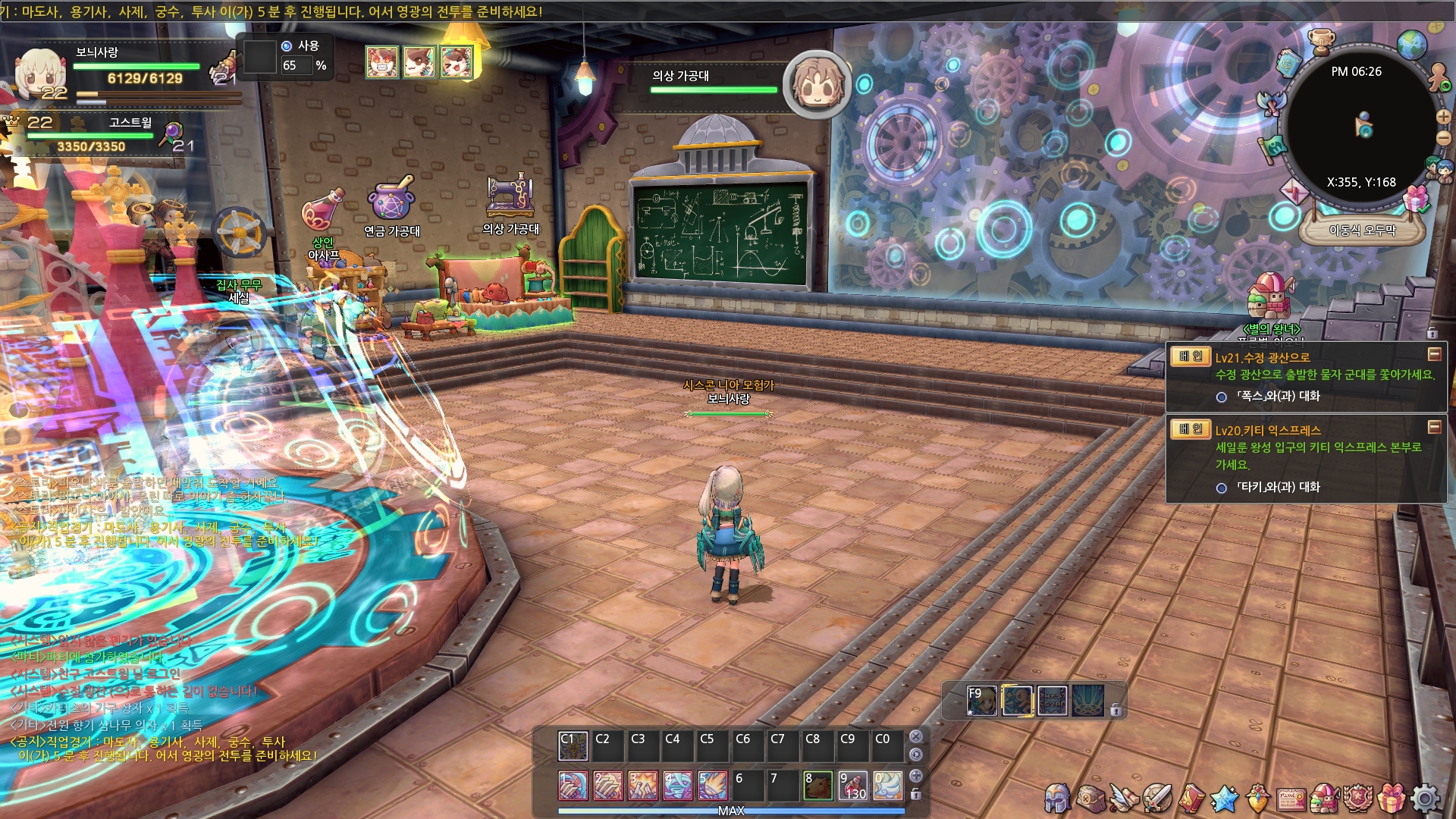Open the backpack inventory icon
The image size is (1456, 819).
[x=1090, y=798]
